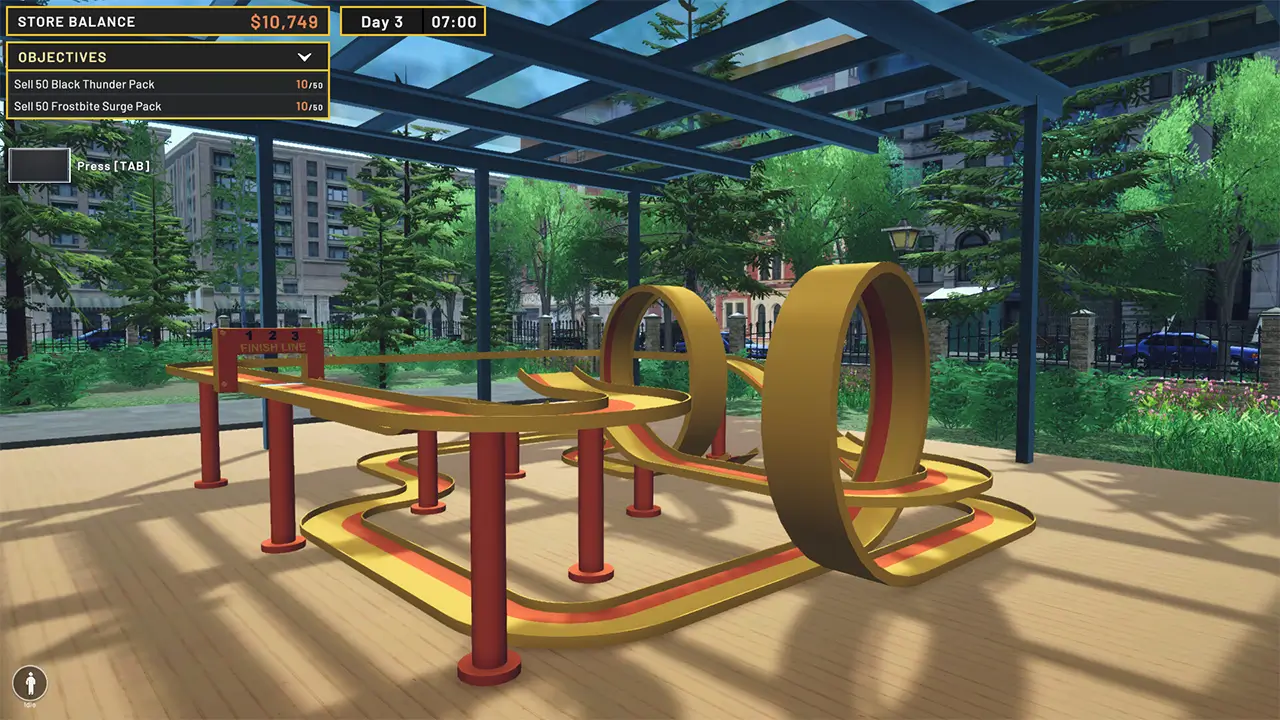
Task: Open the inventory slot next to Press [TAB]
Action: 38,165
